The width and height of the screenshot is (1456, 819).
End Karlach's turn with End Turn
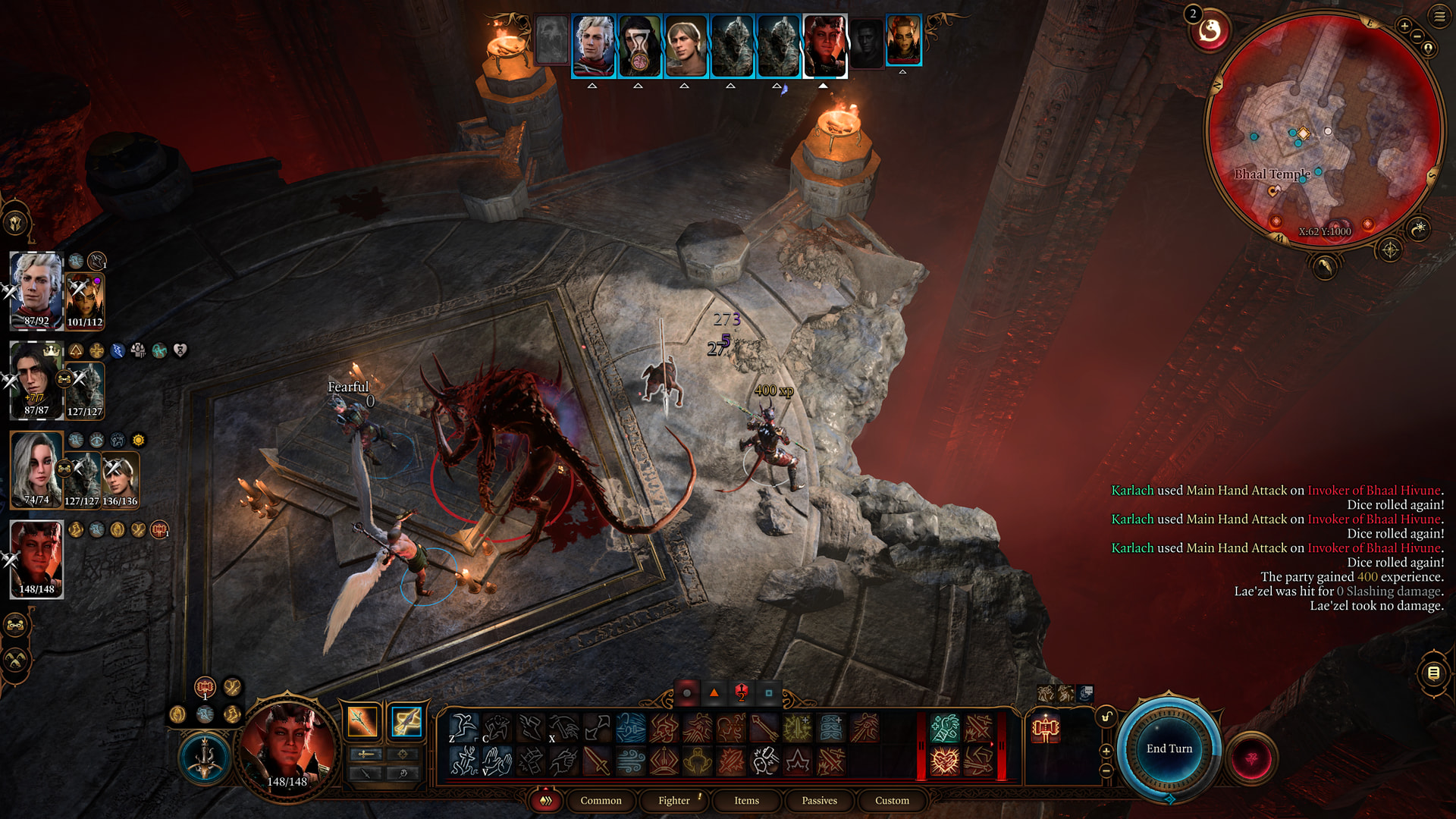(1169, 748)
